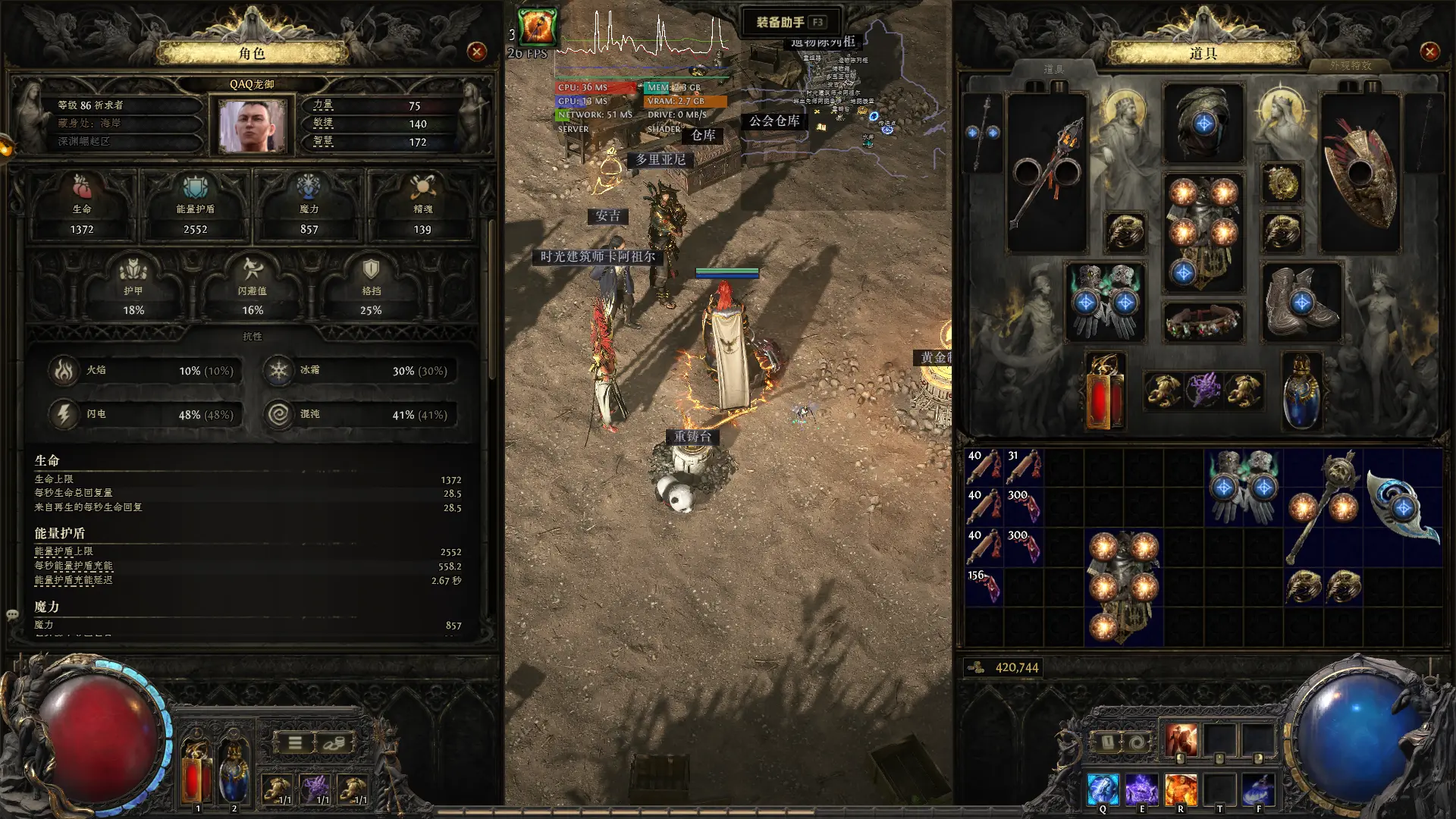Open the 装备助手 equipment helper

tap(790, 22)
